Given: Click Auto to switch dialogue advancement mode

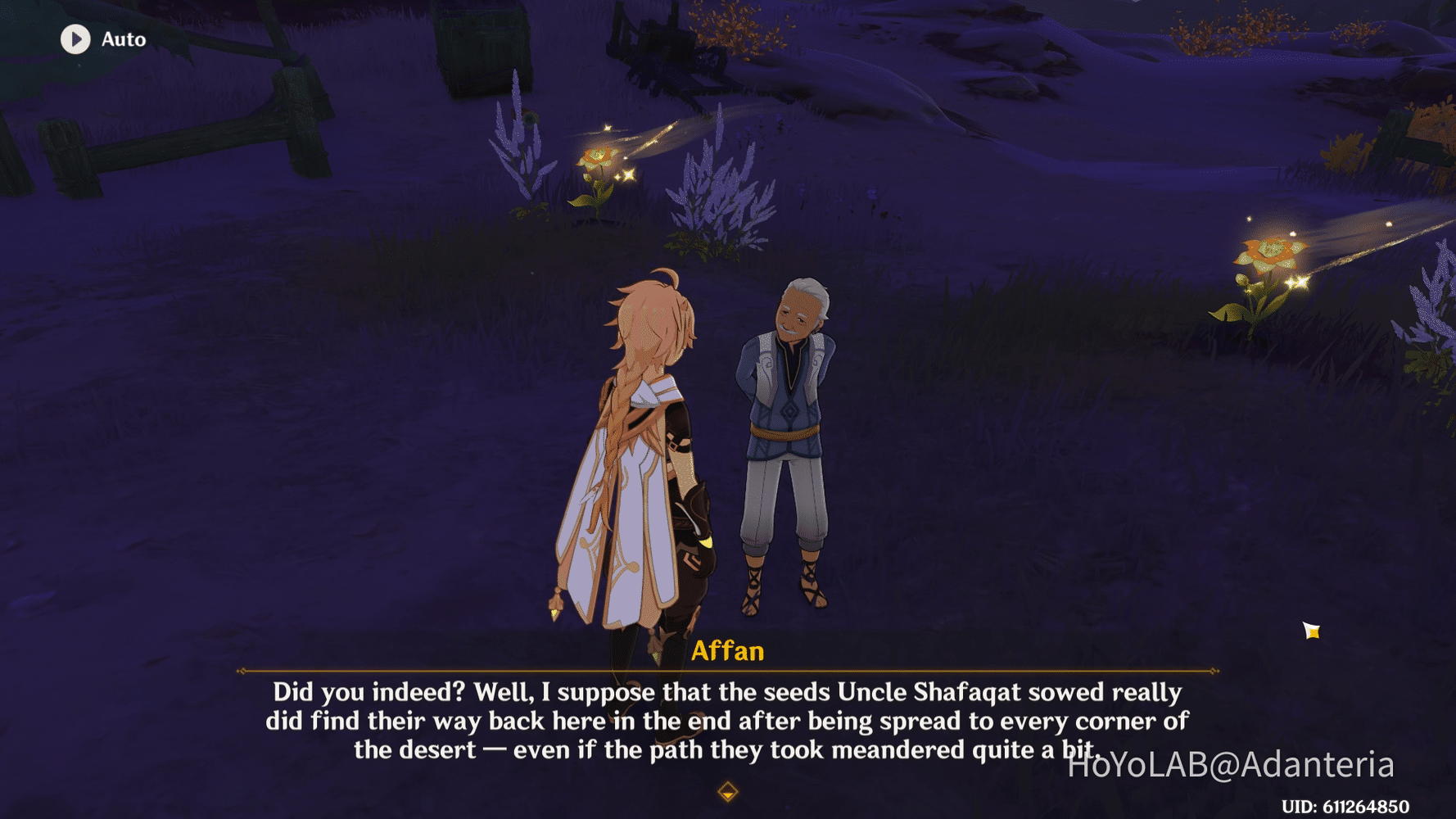Looking at the screenshot, I should tap(123, 39).
